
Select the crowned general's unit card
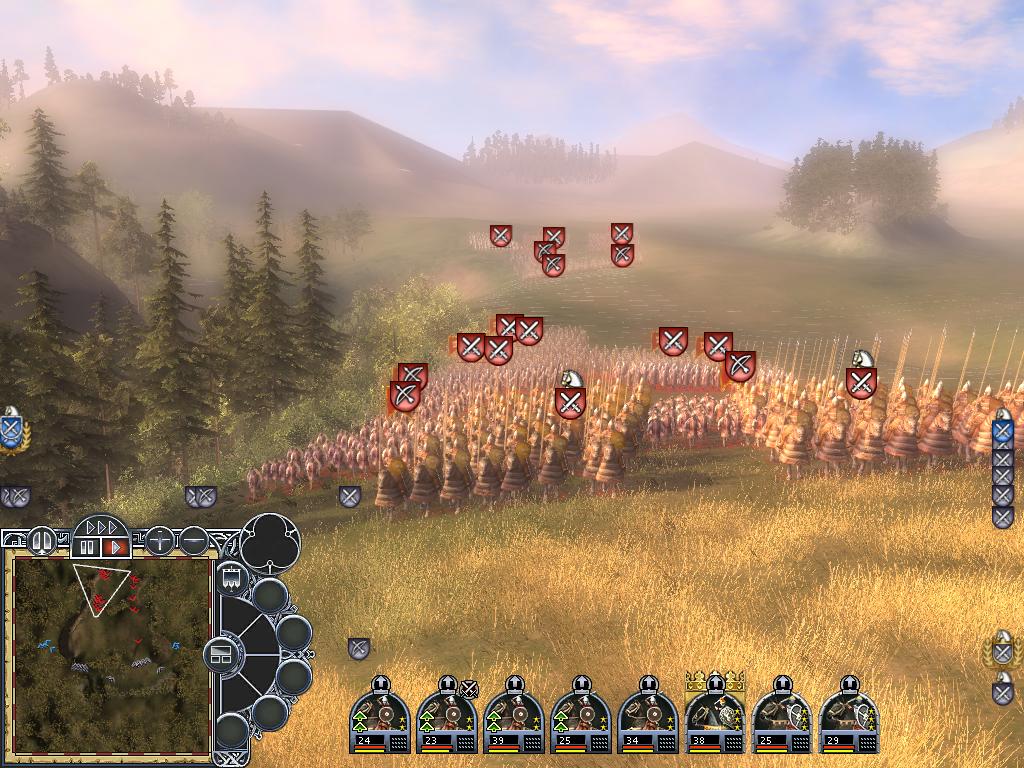[716, 715]
